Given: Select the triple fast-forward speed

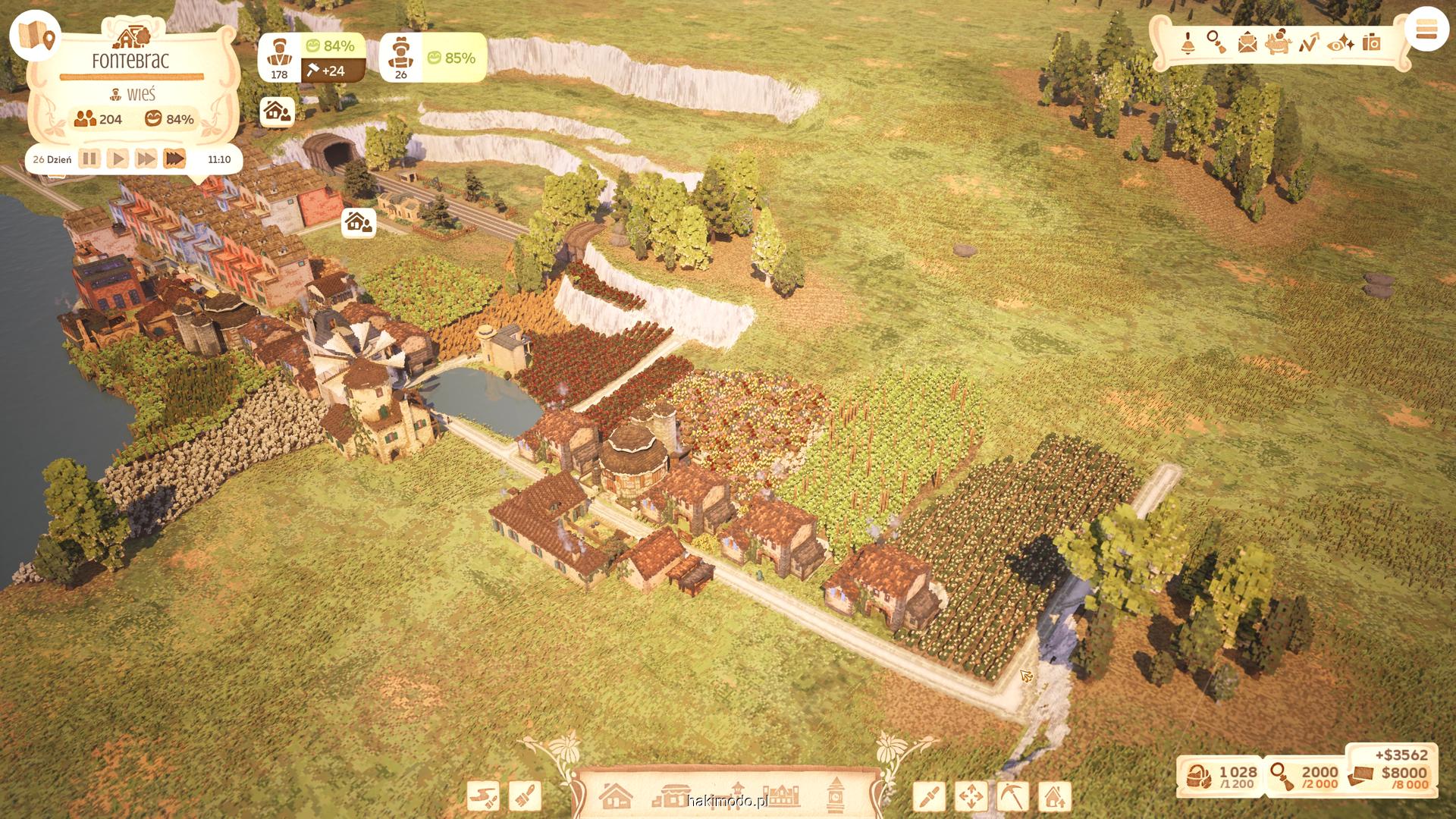Looking at the screenshot, I should tap(174, 159).
